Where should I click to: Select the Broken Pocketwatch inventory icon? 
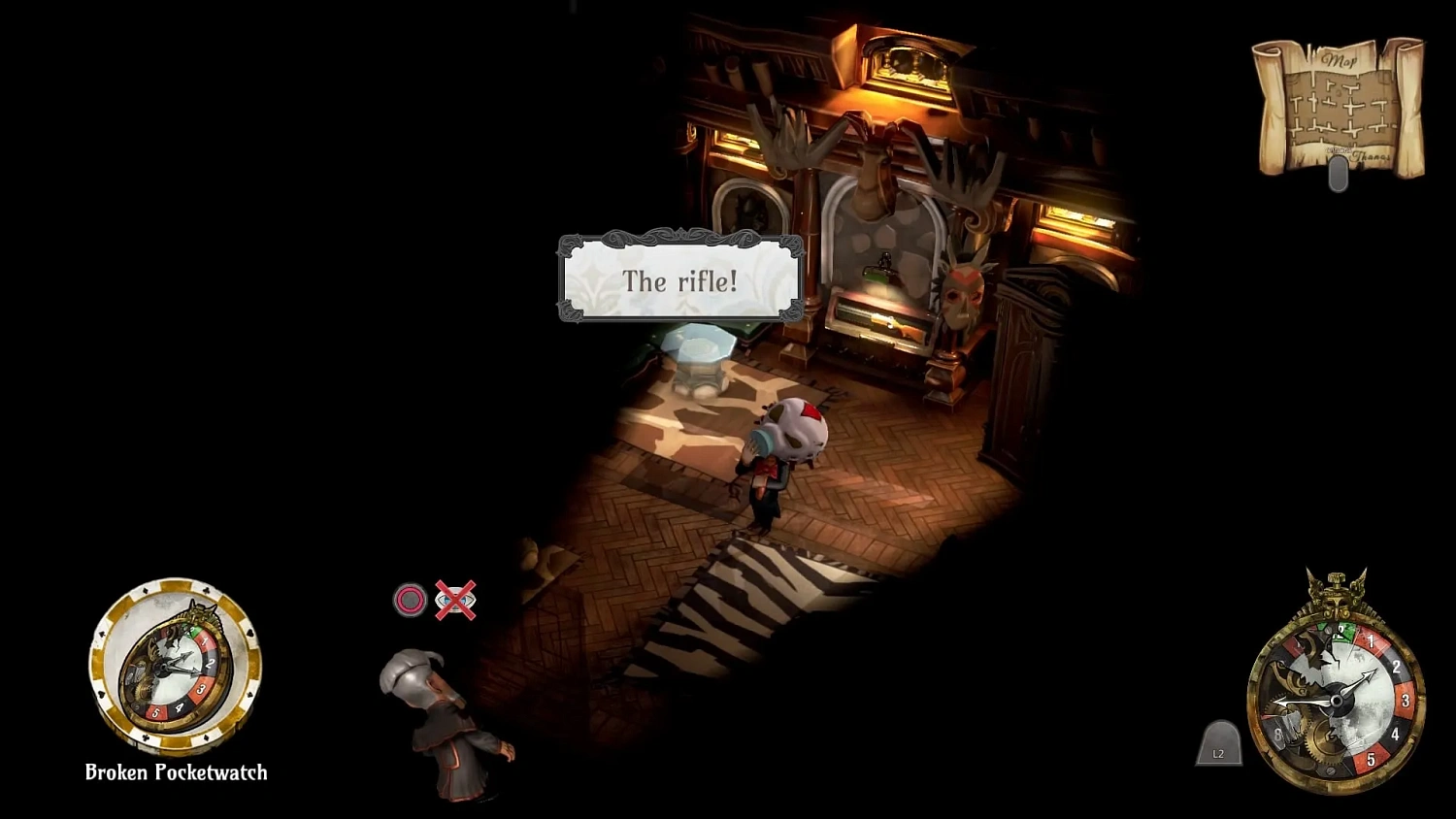(x=175, y=670)
